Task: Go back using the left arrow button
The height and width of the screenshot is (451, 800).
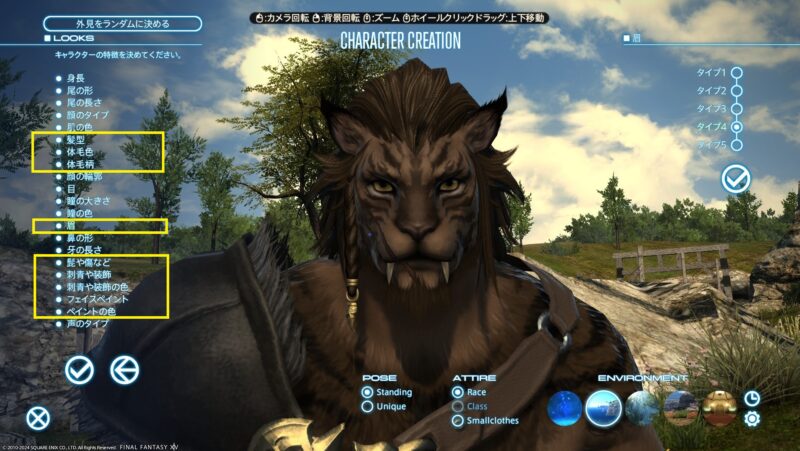Action: 124,370
